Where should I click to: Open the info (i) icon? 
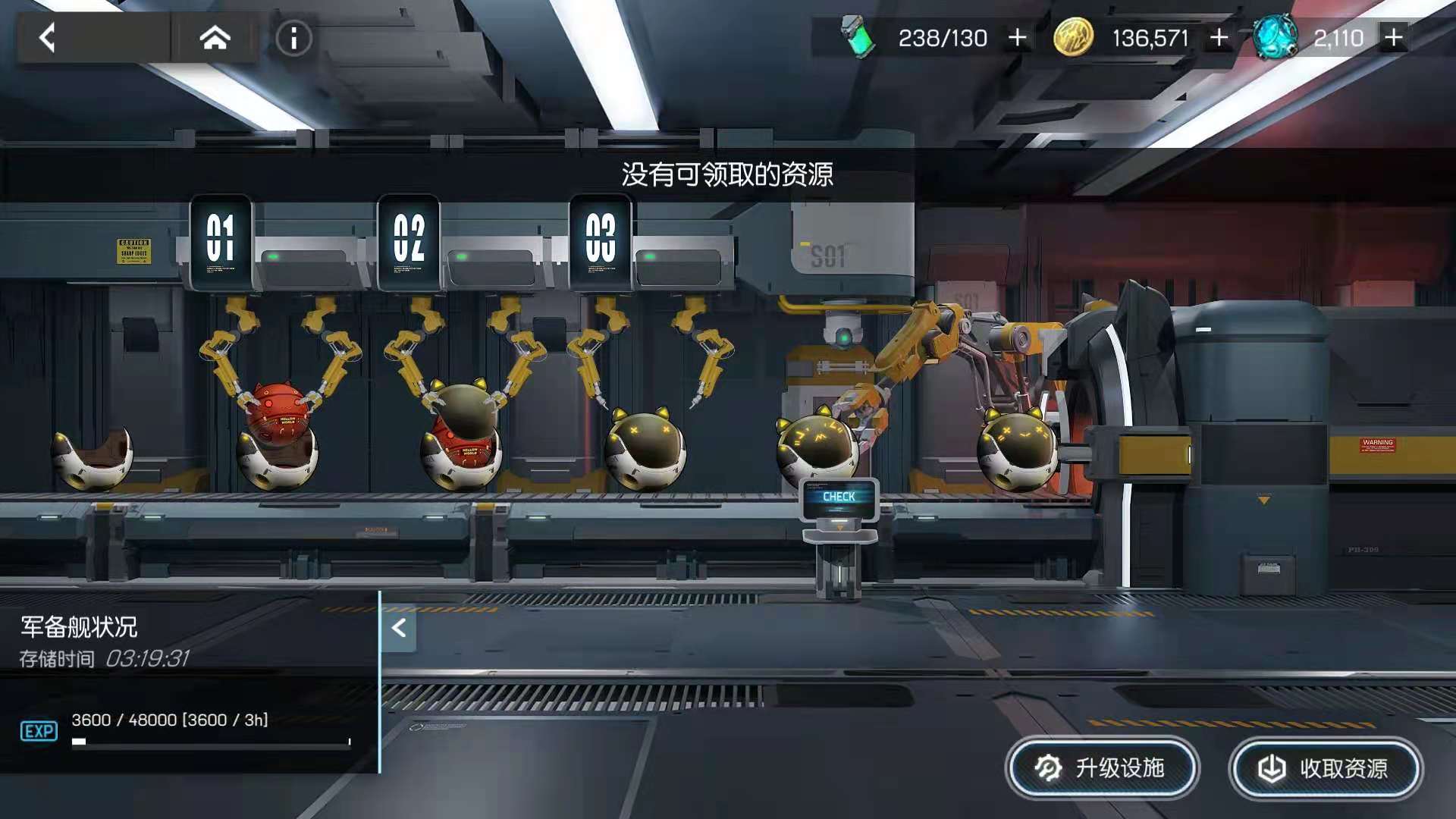(293, 39)
